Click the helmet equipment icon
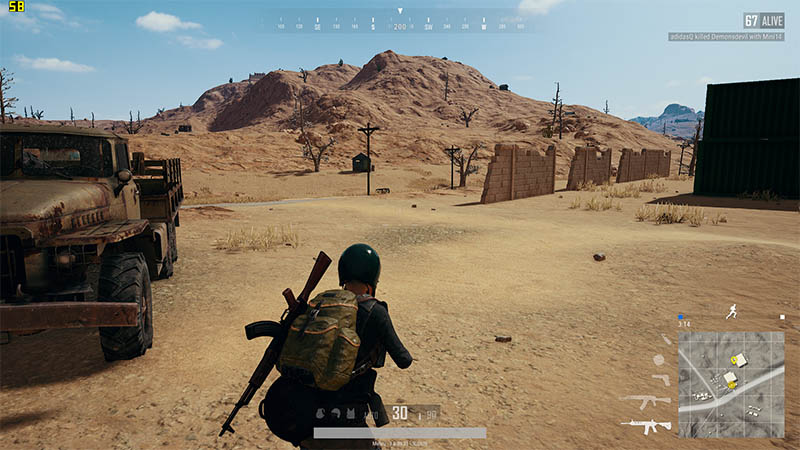Screen dimensions: 800x450 click(336, 413)
